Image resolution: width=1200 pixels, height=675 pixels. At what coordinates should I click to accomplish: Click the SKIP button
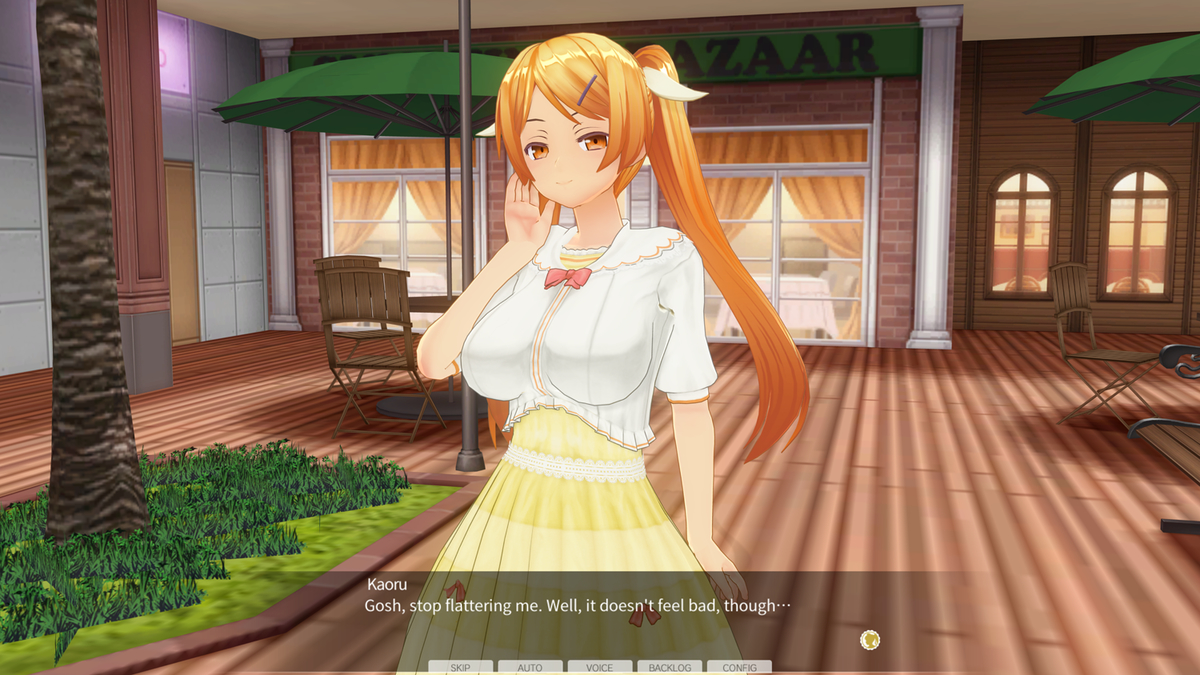(x=460, y=667)
